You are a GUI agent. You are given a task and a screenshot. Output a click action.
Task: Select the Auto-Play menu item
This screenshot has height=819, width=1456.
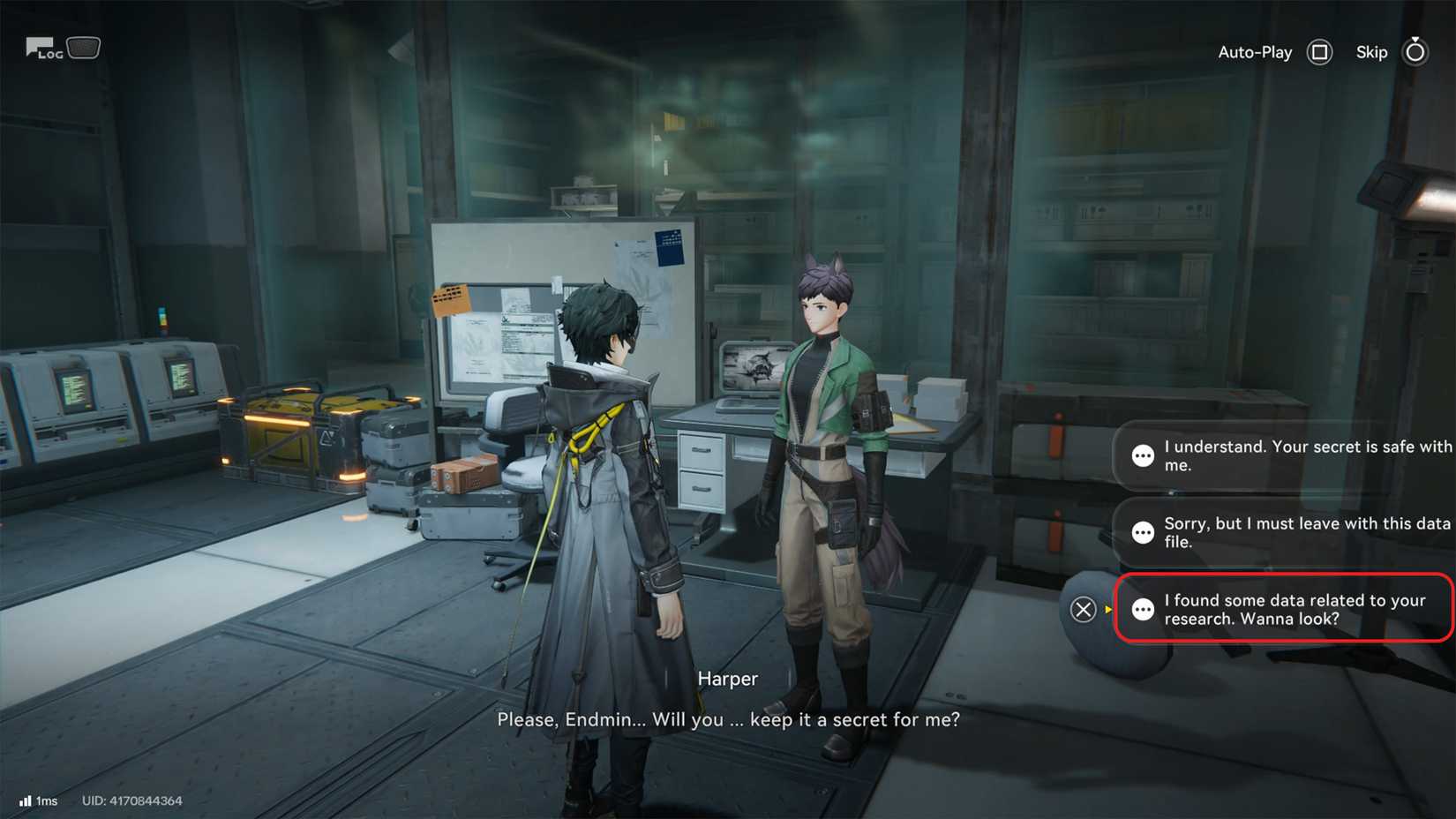pos(1254,52)
